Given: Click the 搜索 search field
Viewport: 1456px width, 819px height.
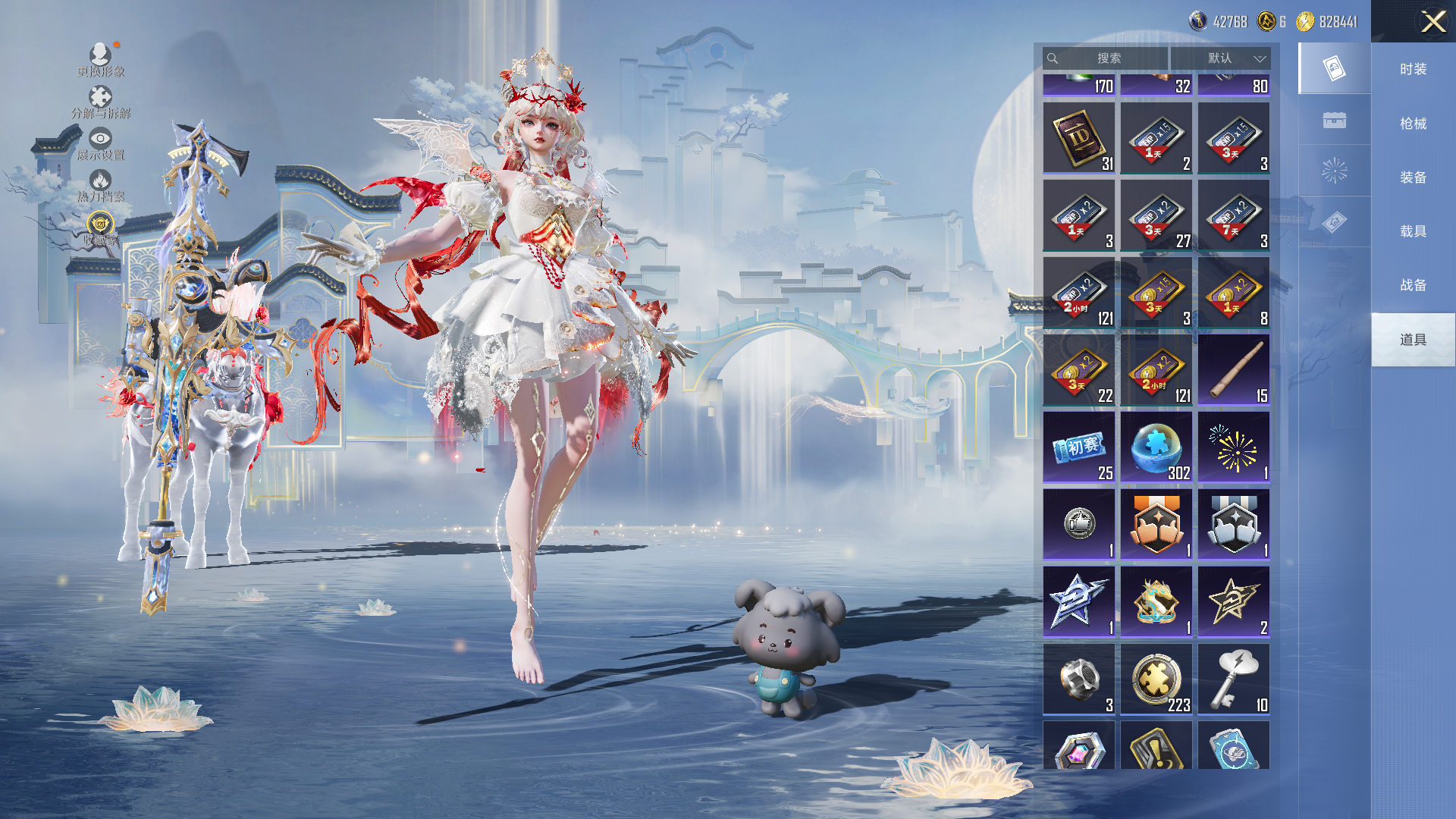Looking at the screenshot, I should coord(1106,58).
